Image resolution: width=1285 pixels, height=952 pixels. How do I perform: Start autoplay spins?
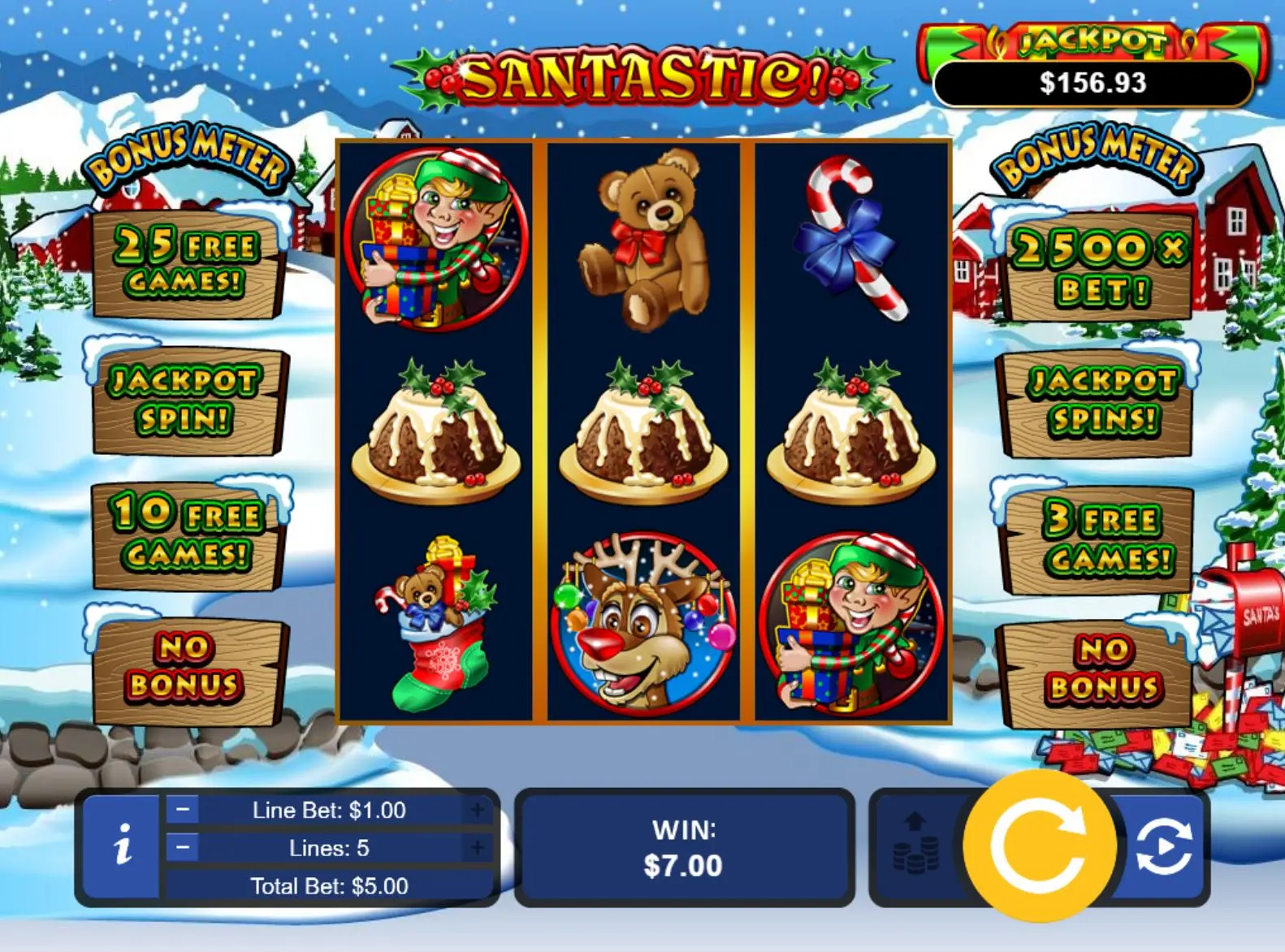pos(1163,846)
